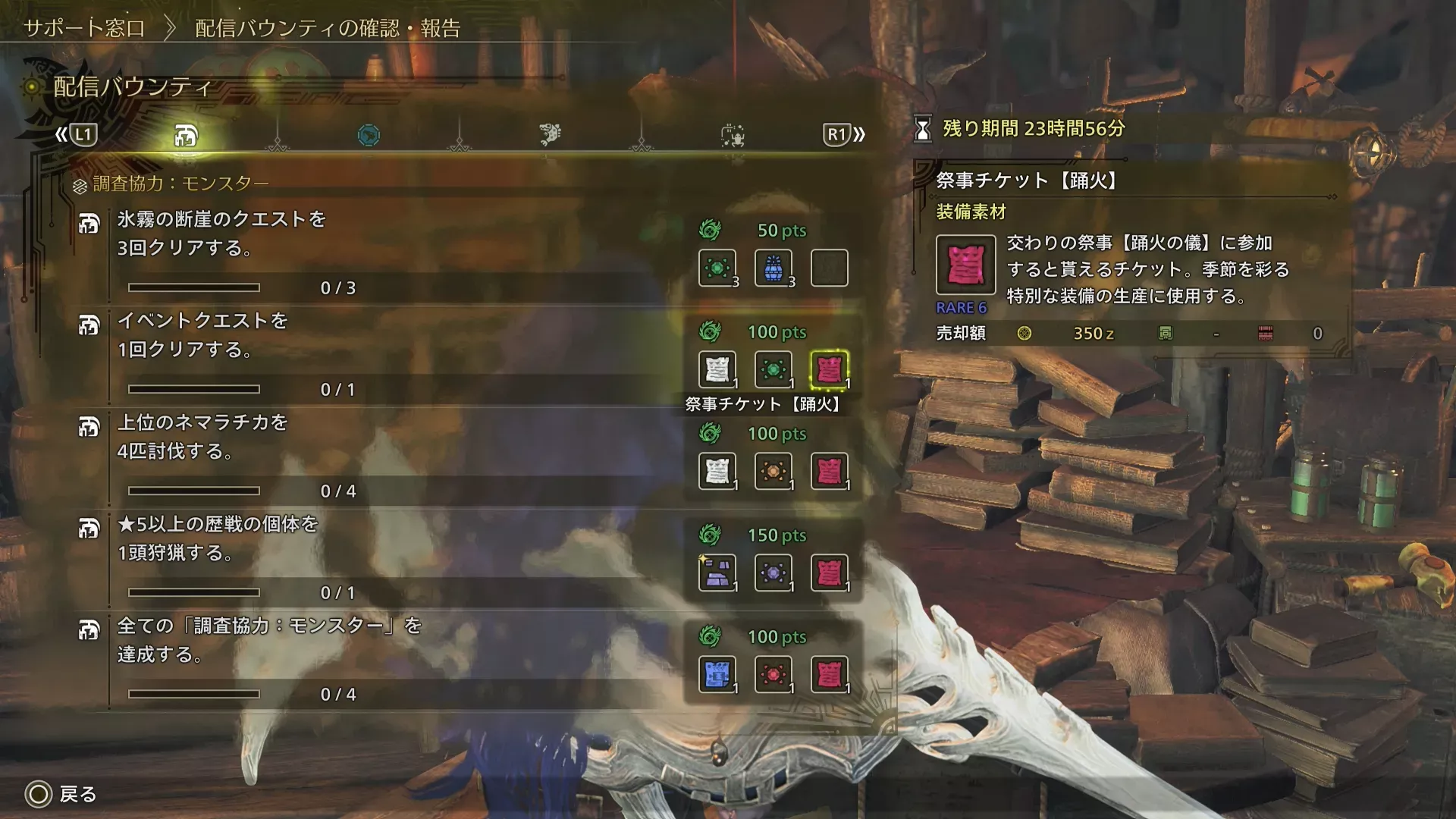The image size is (1456, 819).
Task: Click the armor sphere reward icon
Action: pyautogui.click(x=716, y=571)
